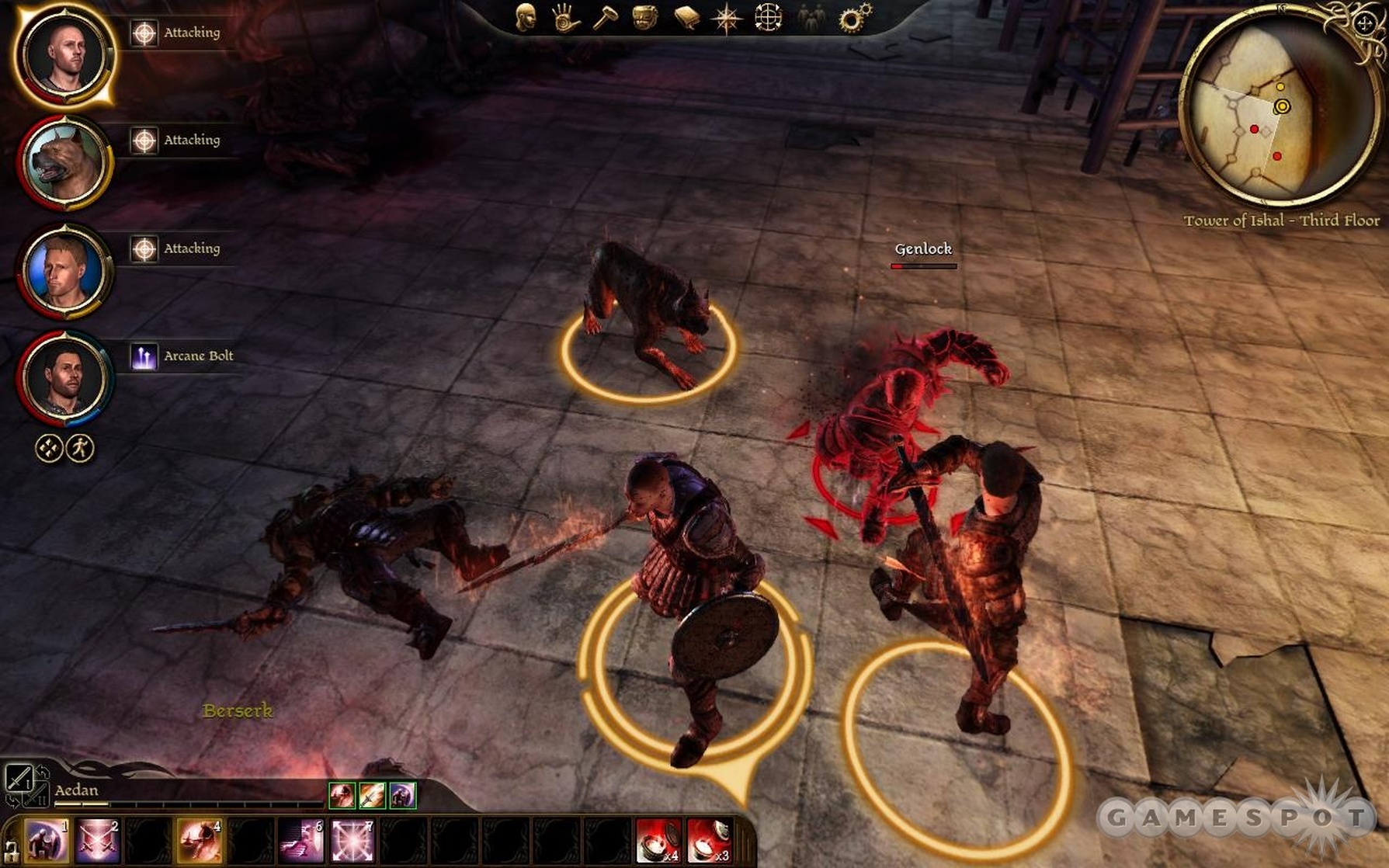Select the dark-haired mage's portrait
The image size is (1389, 868).
[64, 378]
